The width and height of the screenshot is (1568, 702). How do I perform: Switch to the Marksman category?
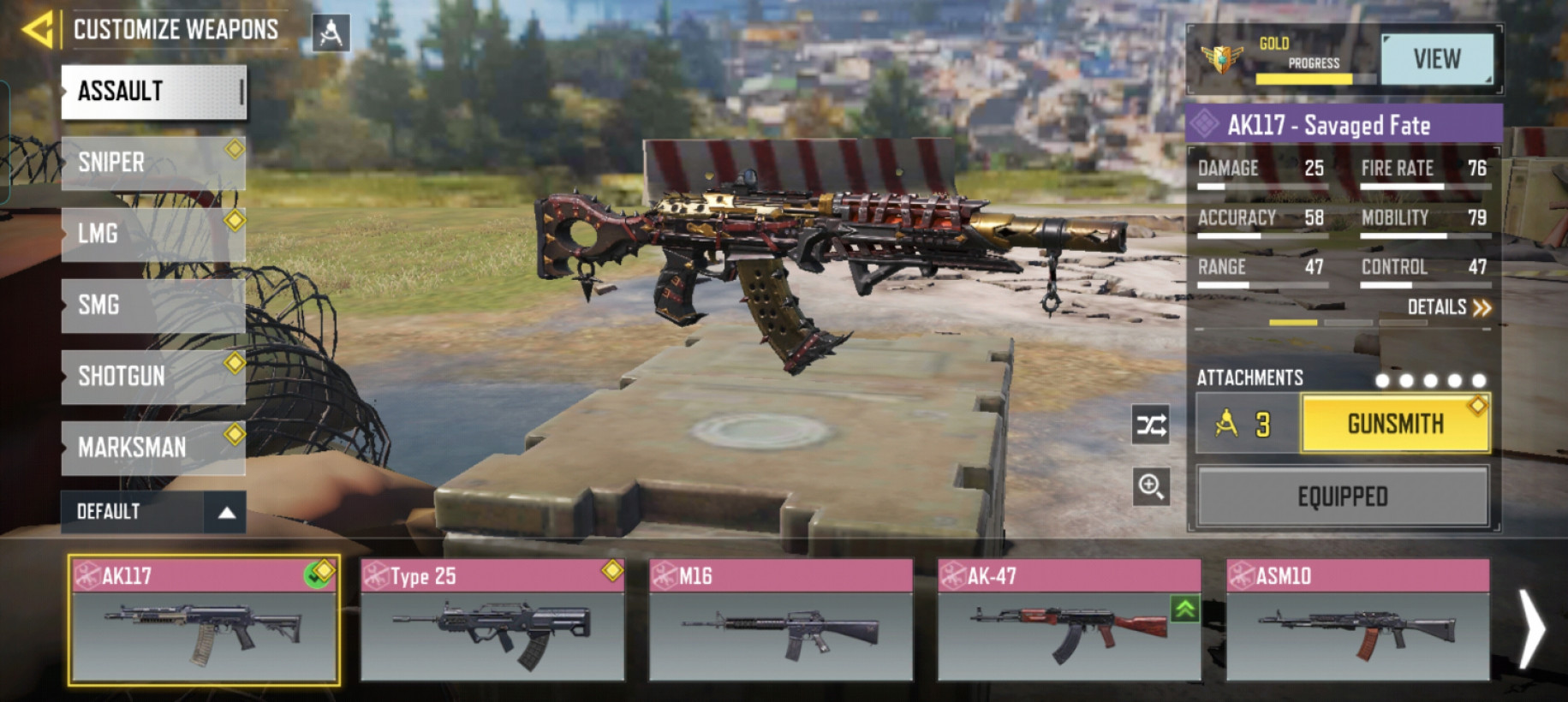click(153, 447)
